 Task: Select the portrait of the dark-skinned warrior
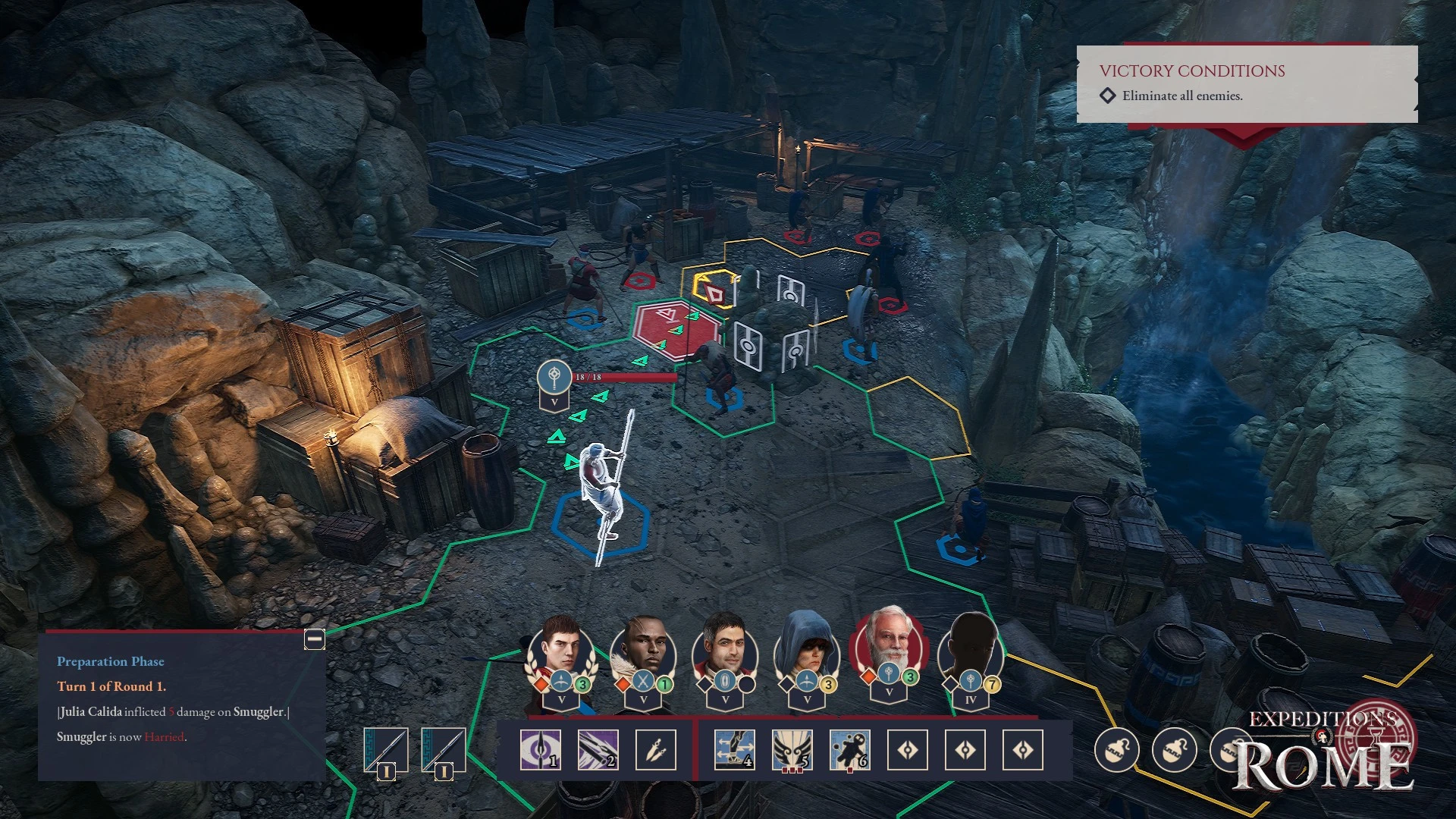pos(643,651)
